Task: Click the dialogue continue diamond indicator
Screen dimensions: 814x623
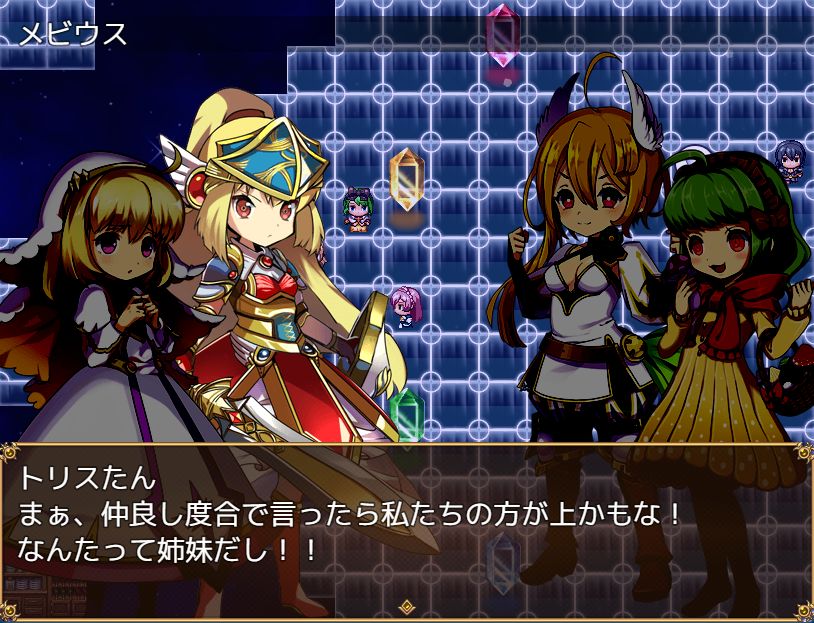Action: 406,606
